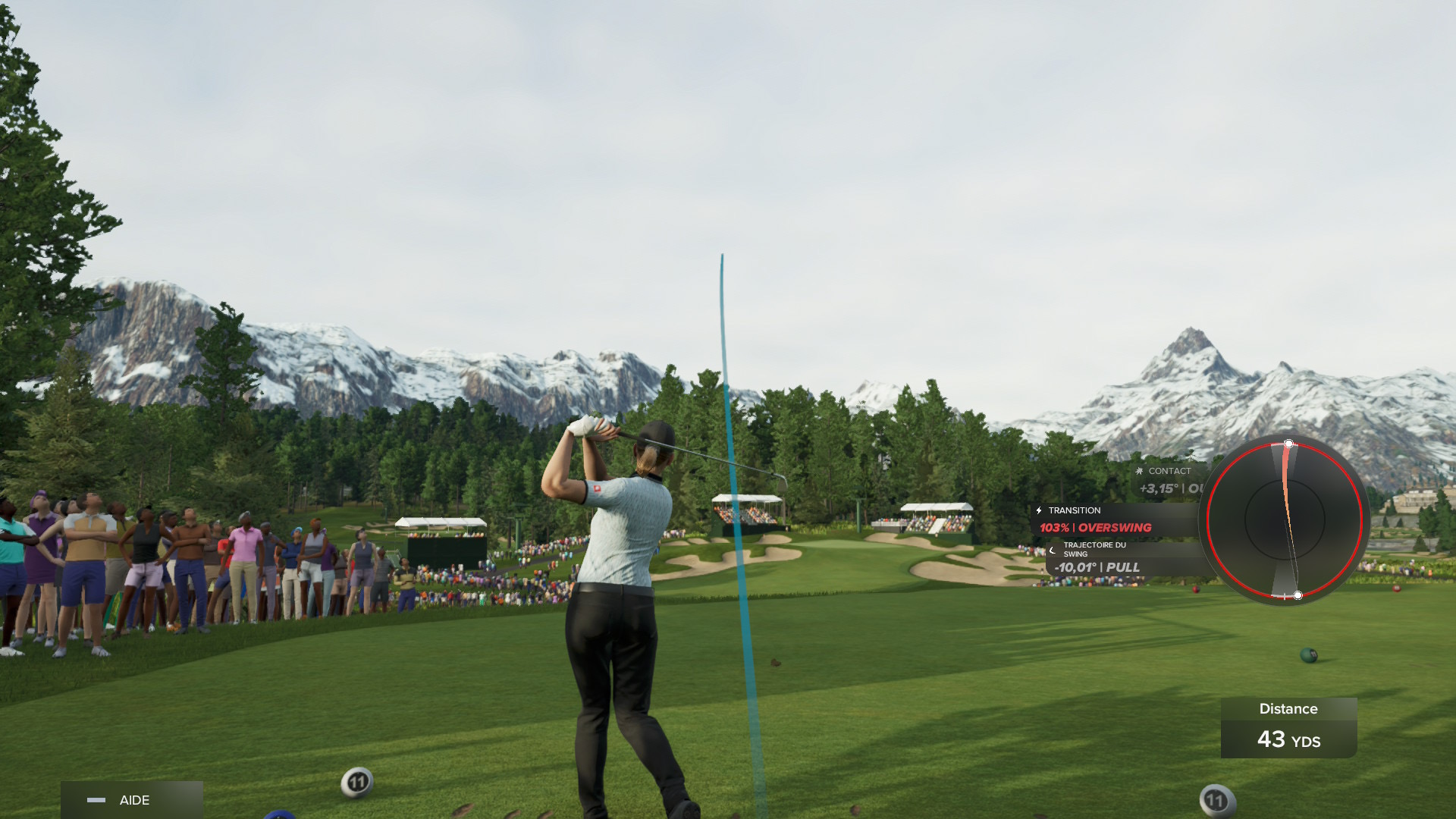Click the circular swing meter gauge

pyautogui.click(x=1285, y=519)
